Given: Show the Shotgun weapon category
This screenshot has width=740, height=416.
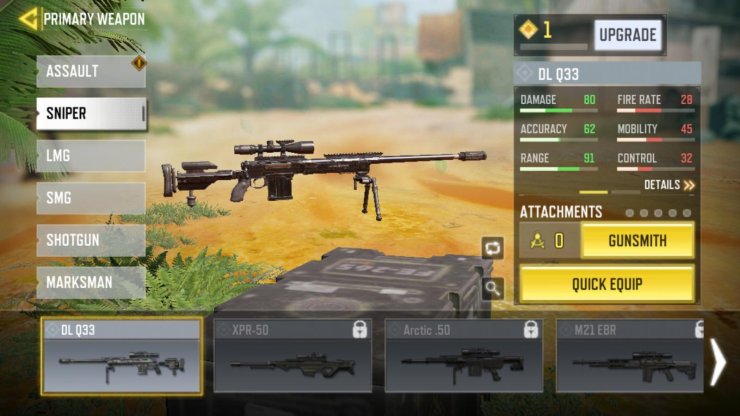Looking at the screenshot, I should (x=90, y=240).
